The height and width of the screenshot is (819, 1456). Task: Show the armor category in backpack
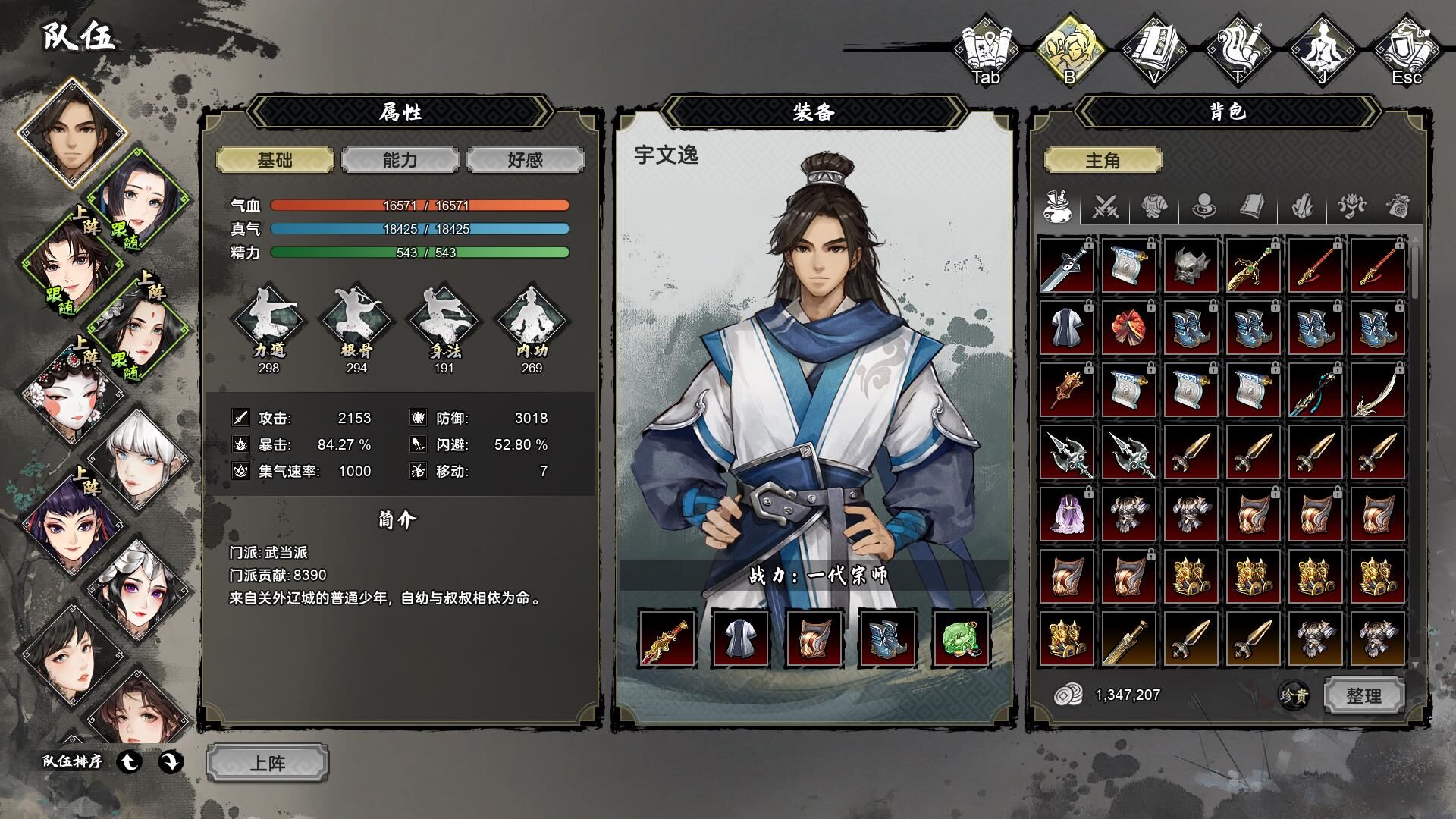(x=1154, y=206)
